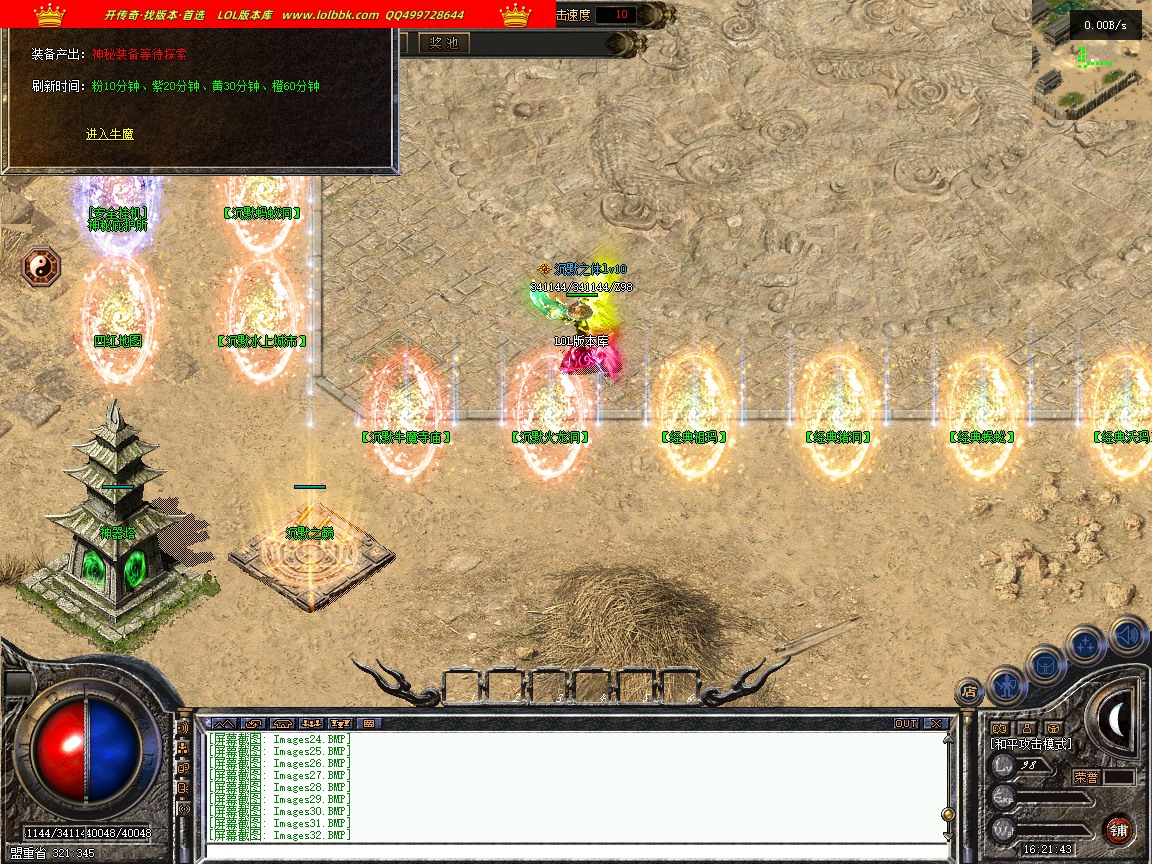Open the character equipment warrior icon
The image size is (1152, 864).
(x=1006, y=684)
